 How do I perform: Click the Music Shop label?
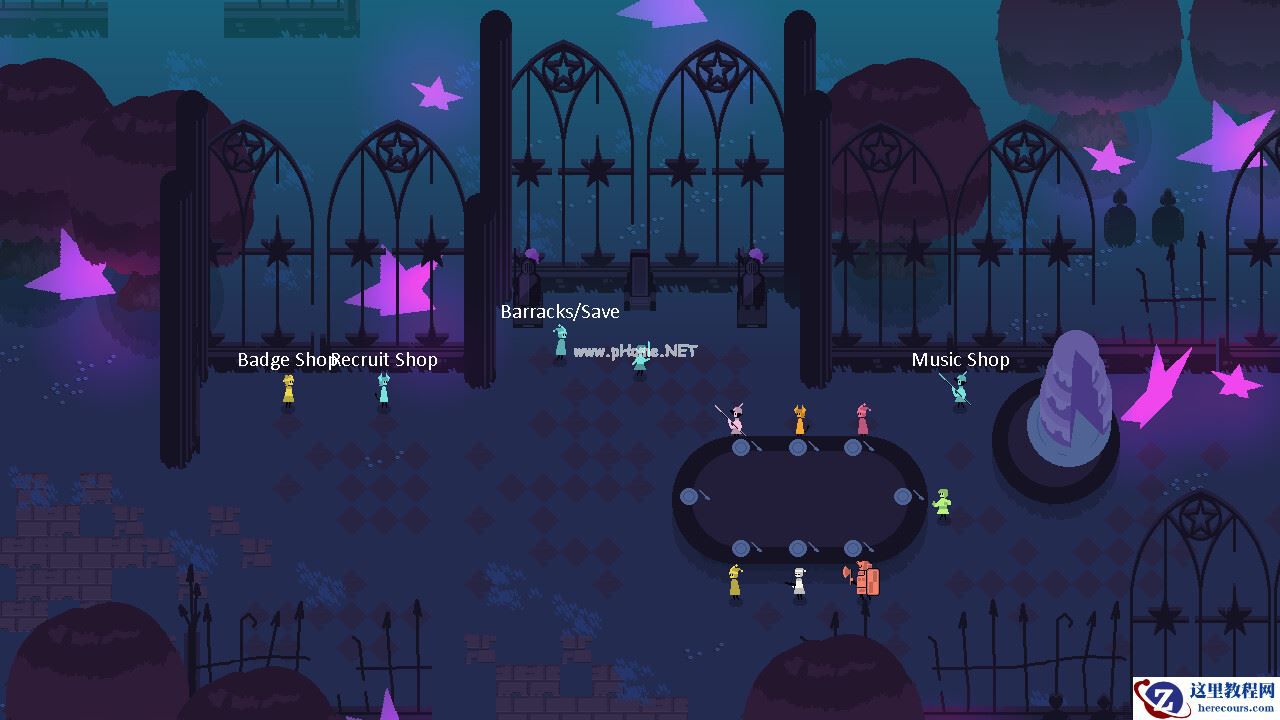[x=960, y=360]
